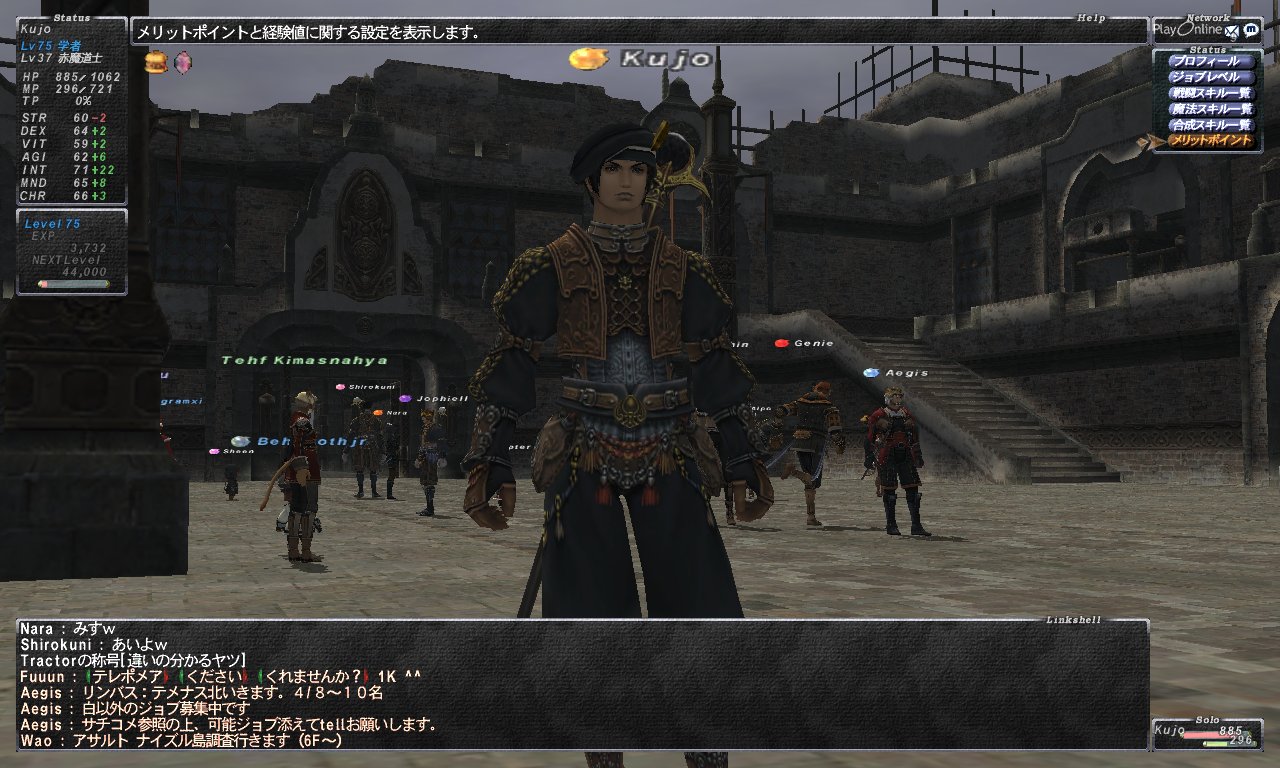Click Aegis's Limbus recruitment chat line
This screenshot has width=1280, height=768.
[200, 692]
